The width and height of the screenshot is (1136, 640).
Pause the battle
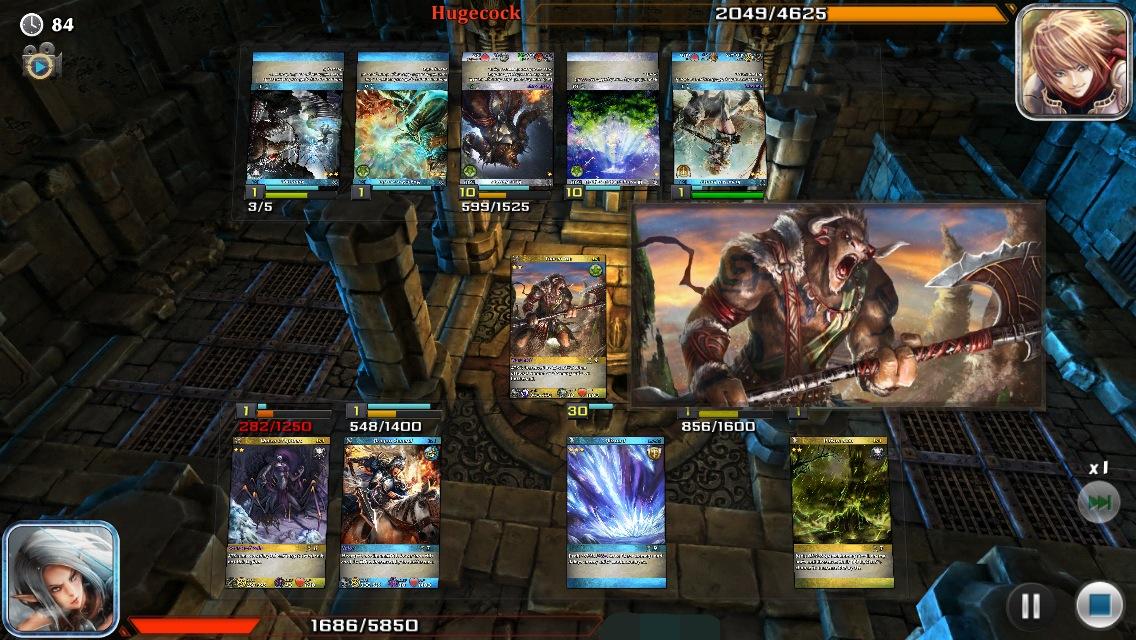coord(1030,605)
